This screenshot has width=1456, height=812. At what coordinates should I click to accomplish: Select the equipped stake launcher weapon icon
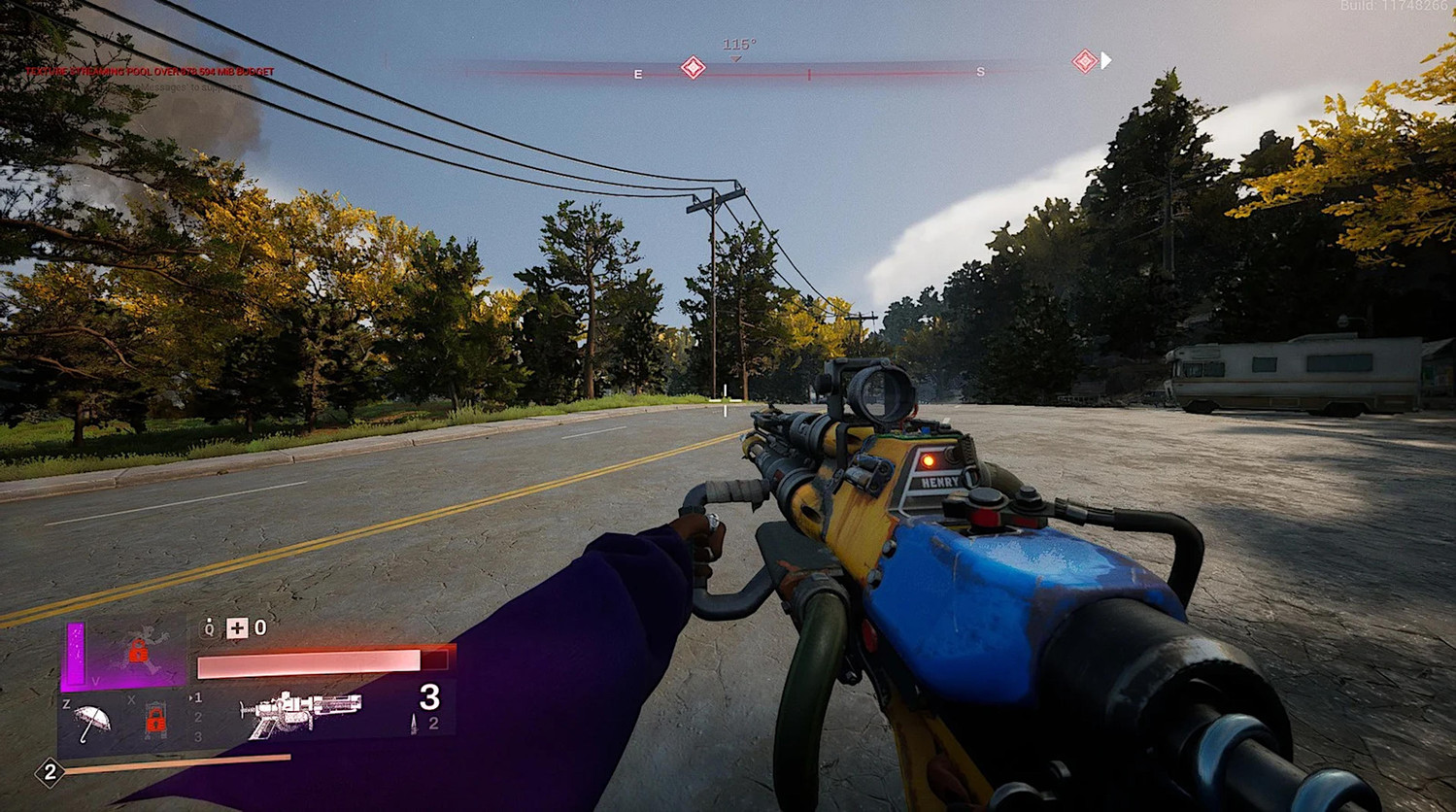pos(300,714)
